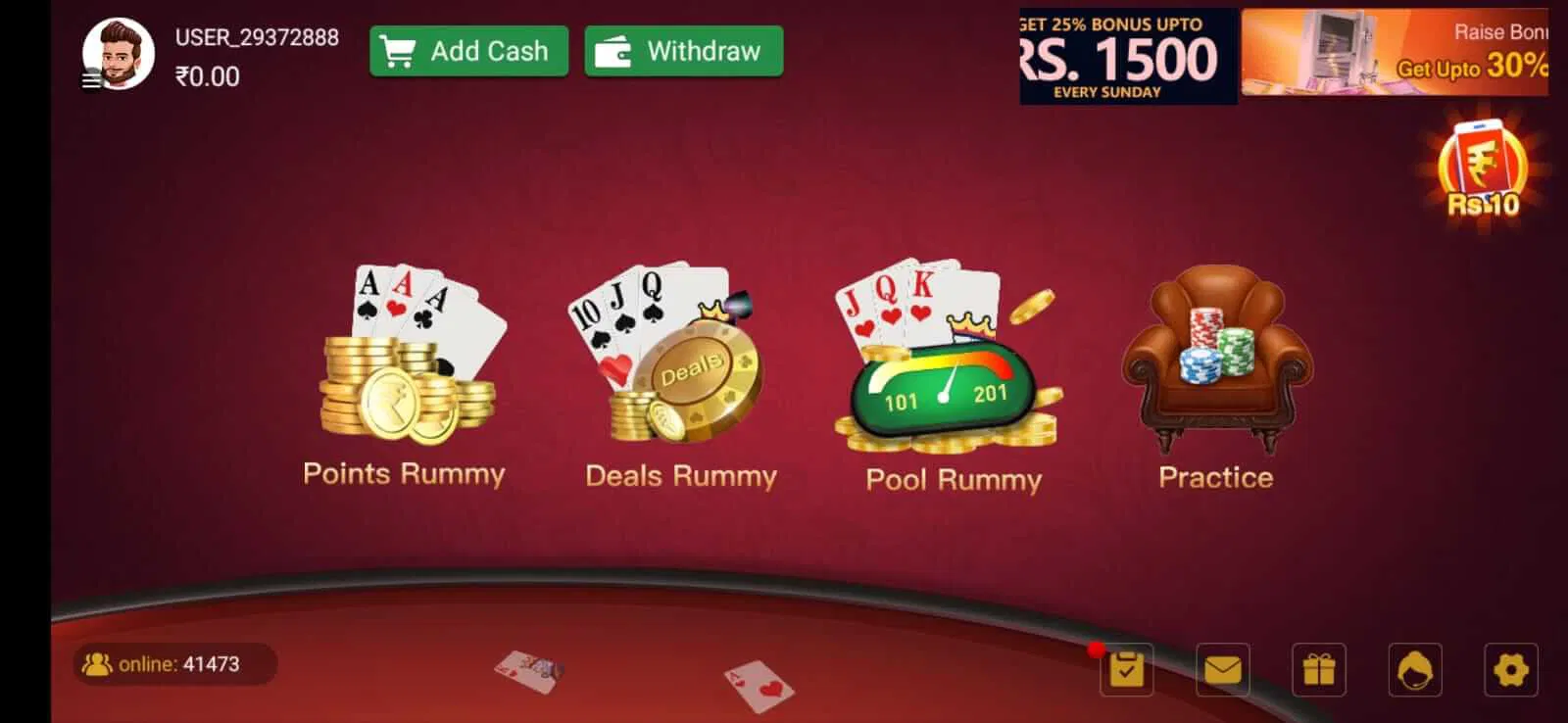Image resolution: width=1568 pixels, height=723 pixels.
Task: Open the hamburger menu beside the avatar
Action: pos(93,78)
